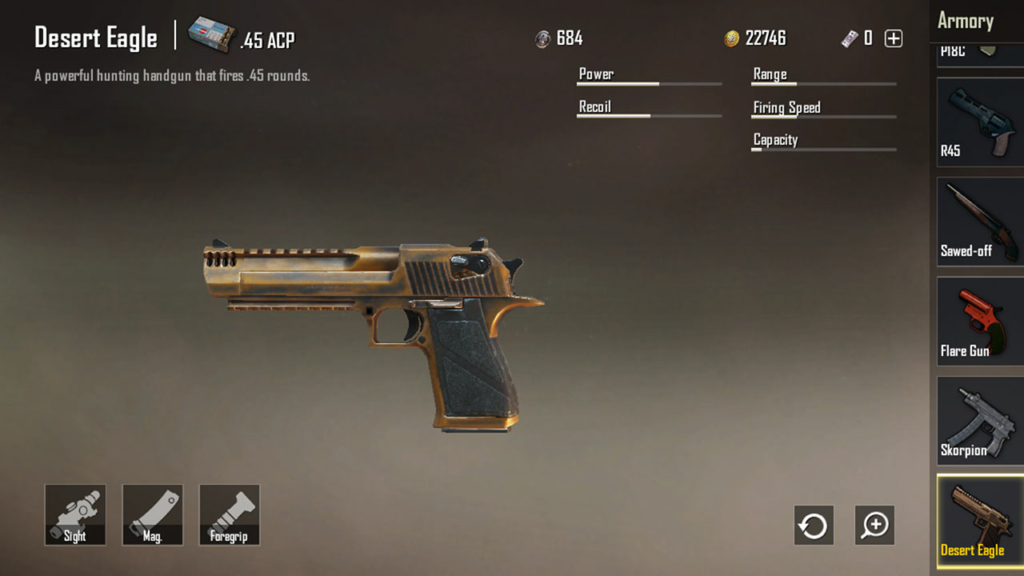Select the Flare Gun entry
The height and width of the screenshot is (576, 1024).
click(x=980, y=321)
